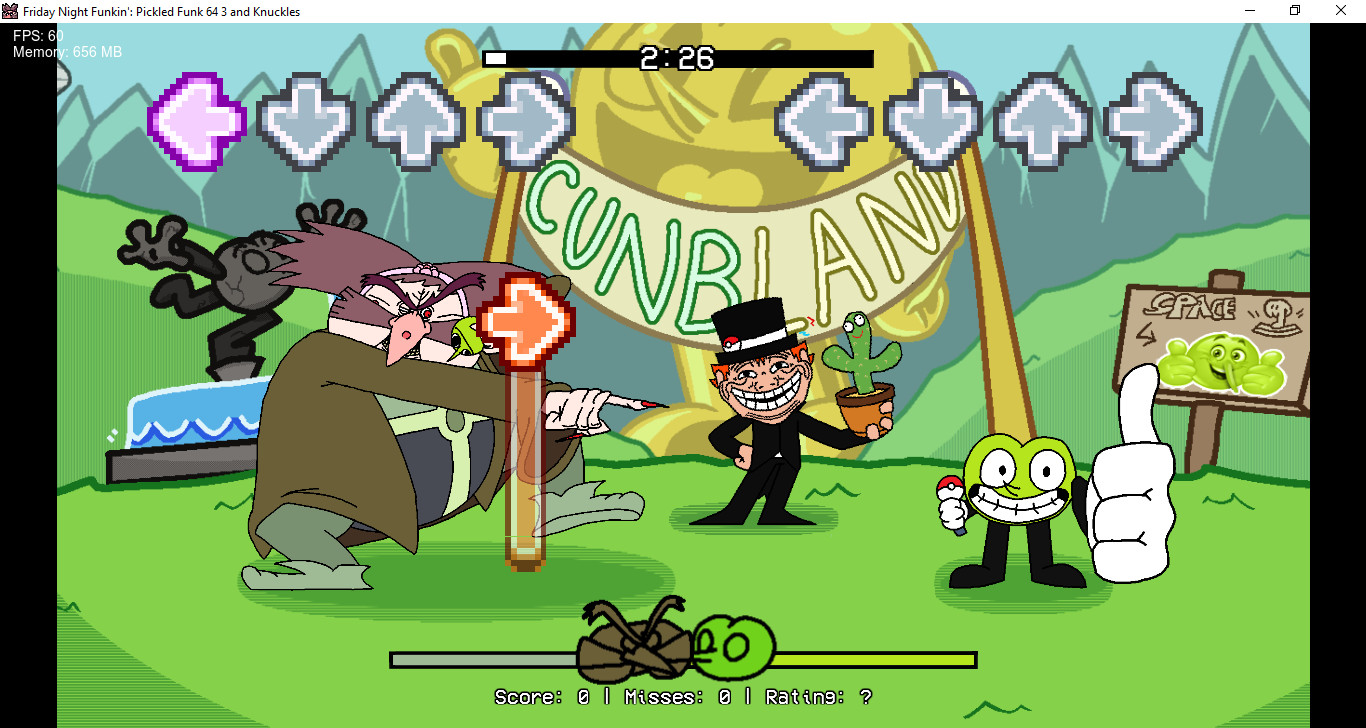Click the game icon in the title bar

point(10,10)
